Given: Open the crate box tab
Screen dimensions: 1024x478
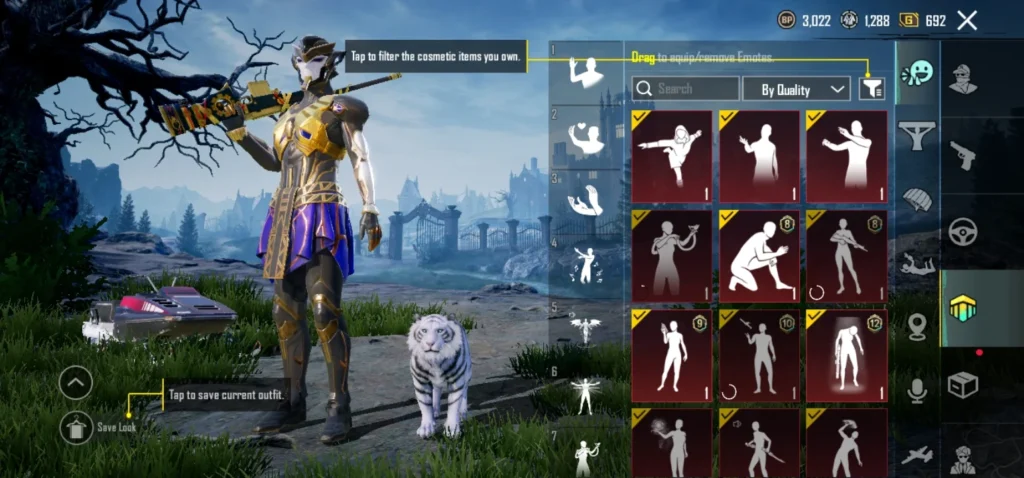Looking at the screenshot, I should (963, 384).
